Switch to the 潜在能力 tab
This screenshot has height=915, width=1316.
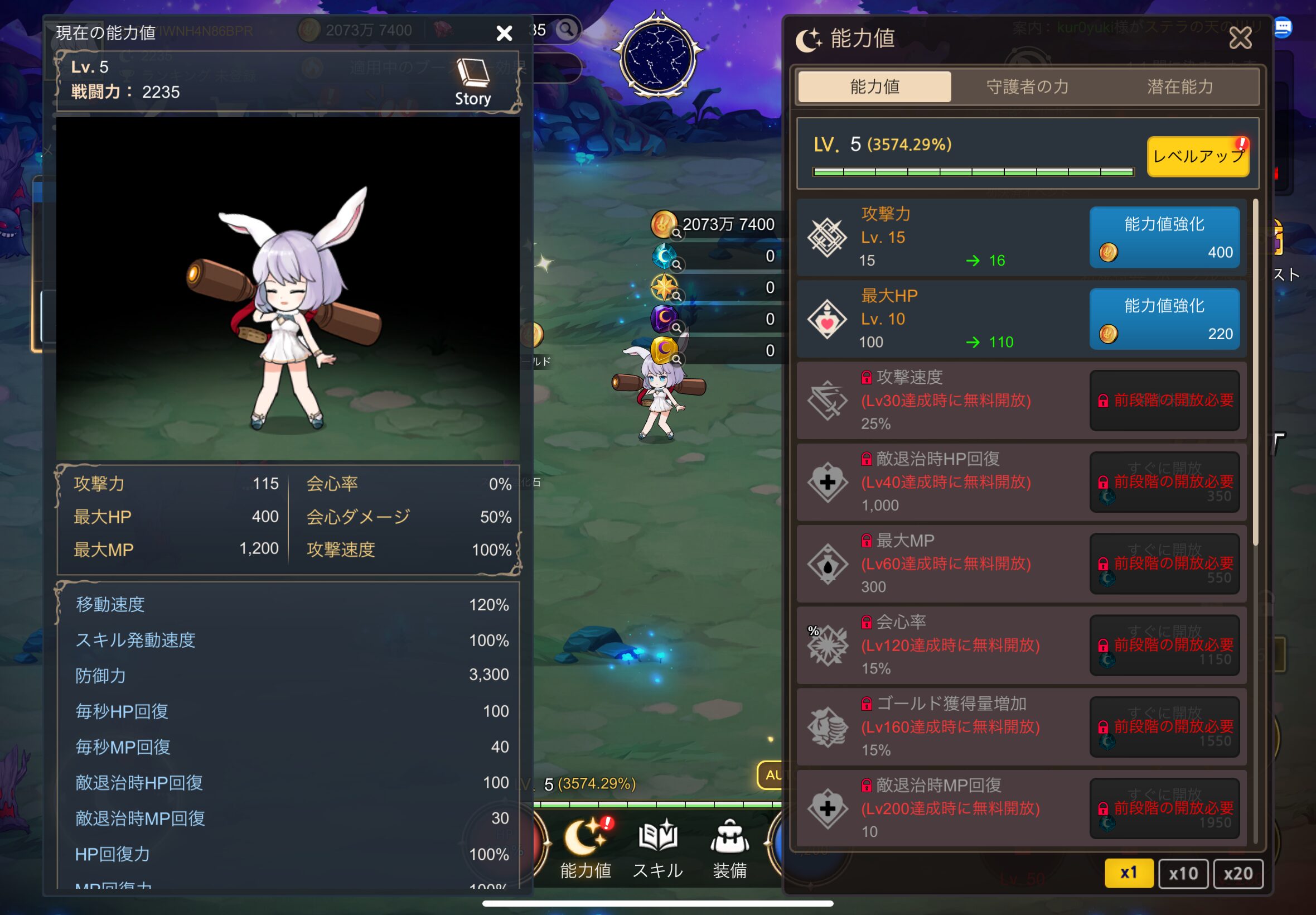1179,86
